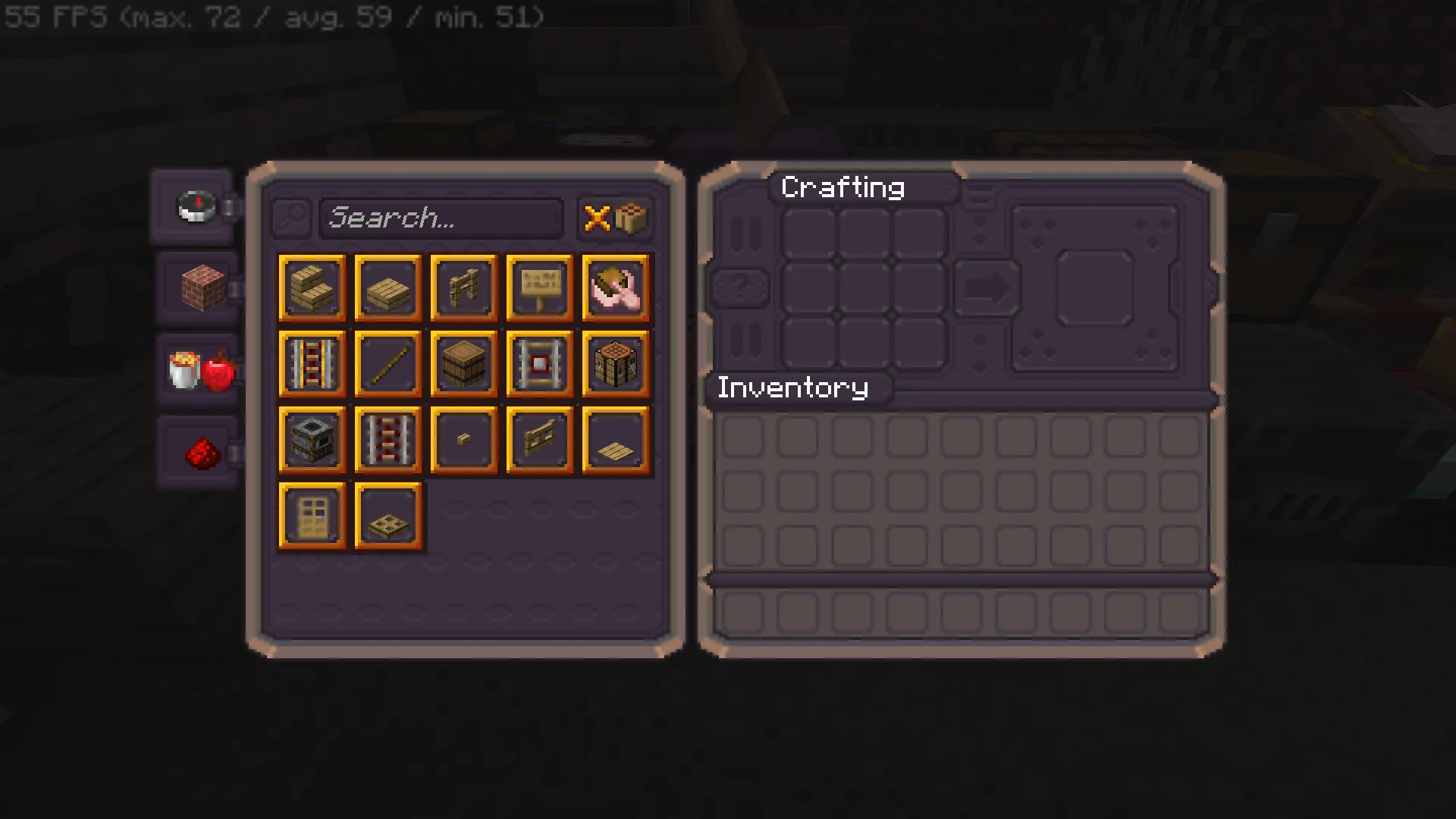Screen dimensions: 1456x819
Task: Click the question mark help button
Action: (739, 287)
